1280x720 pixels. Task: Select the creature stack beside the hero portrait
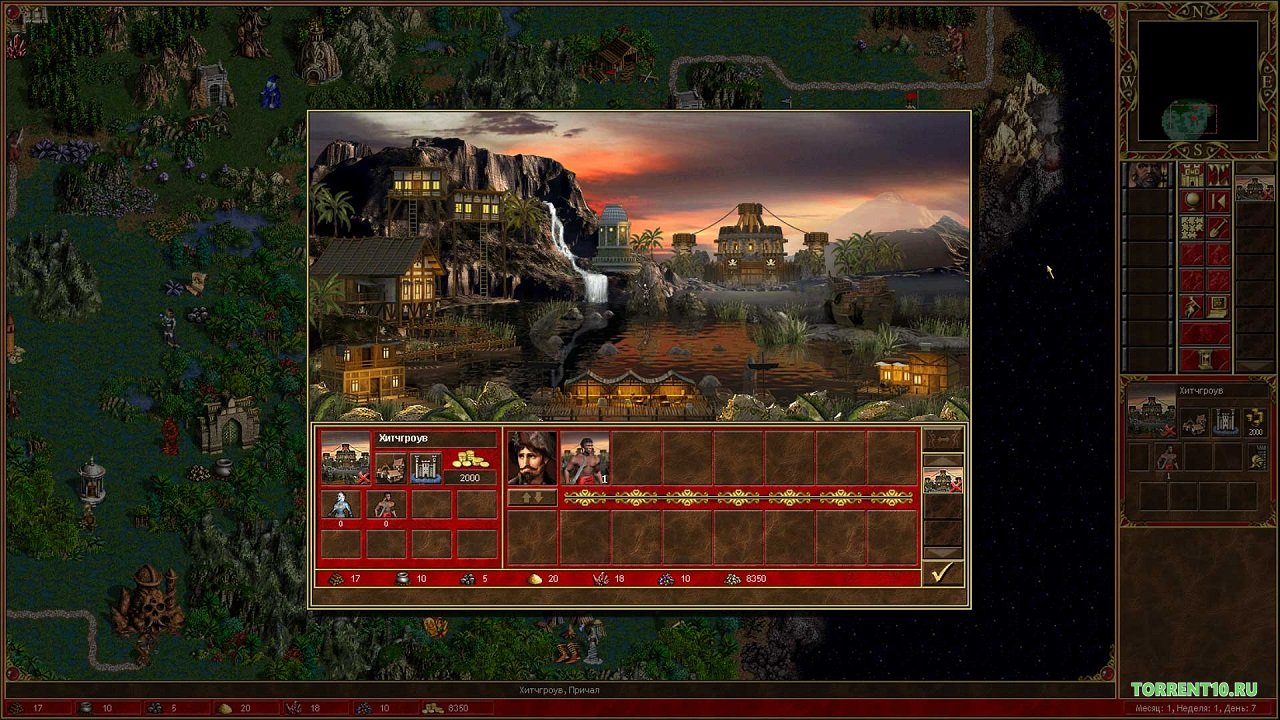pos(585,458)
